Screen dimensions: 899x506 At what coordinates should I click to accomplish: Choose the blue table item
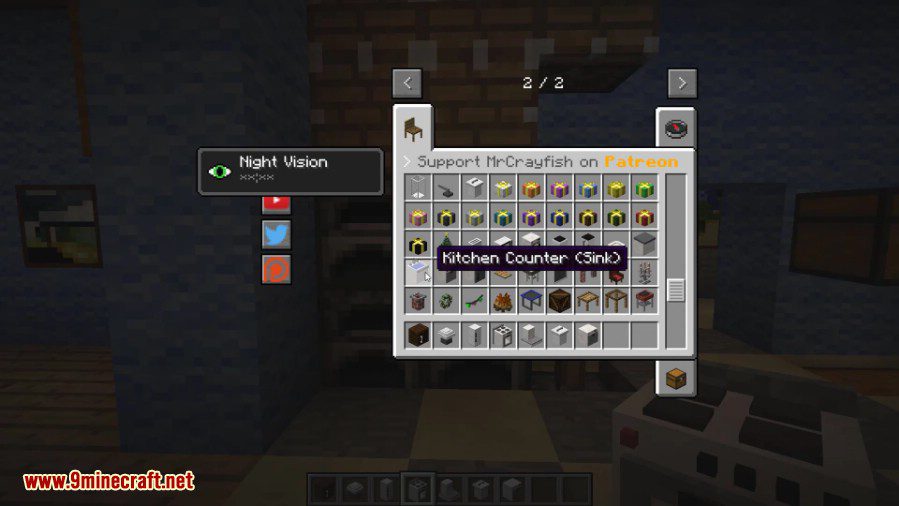[531, 300]
